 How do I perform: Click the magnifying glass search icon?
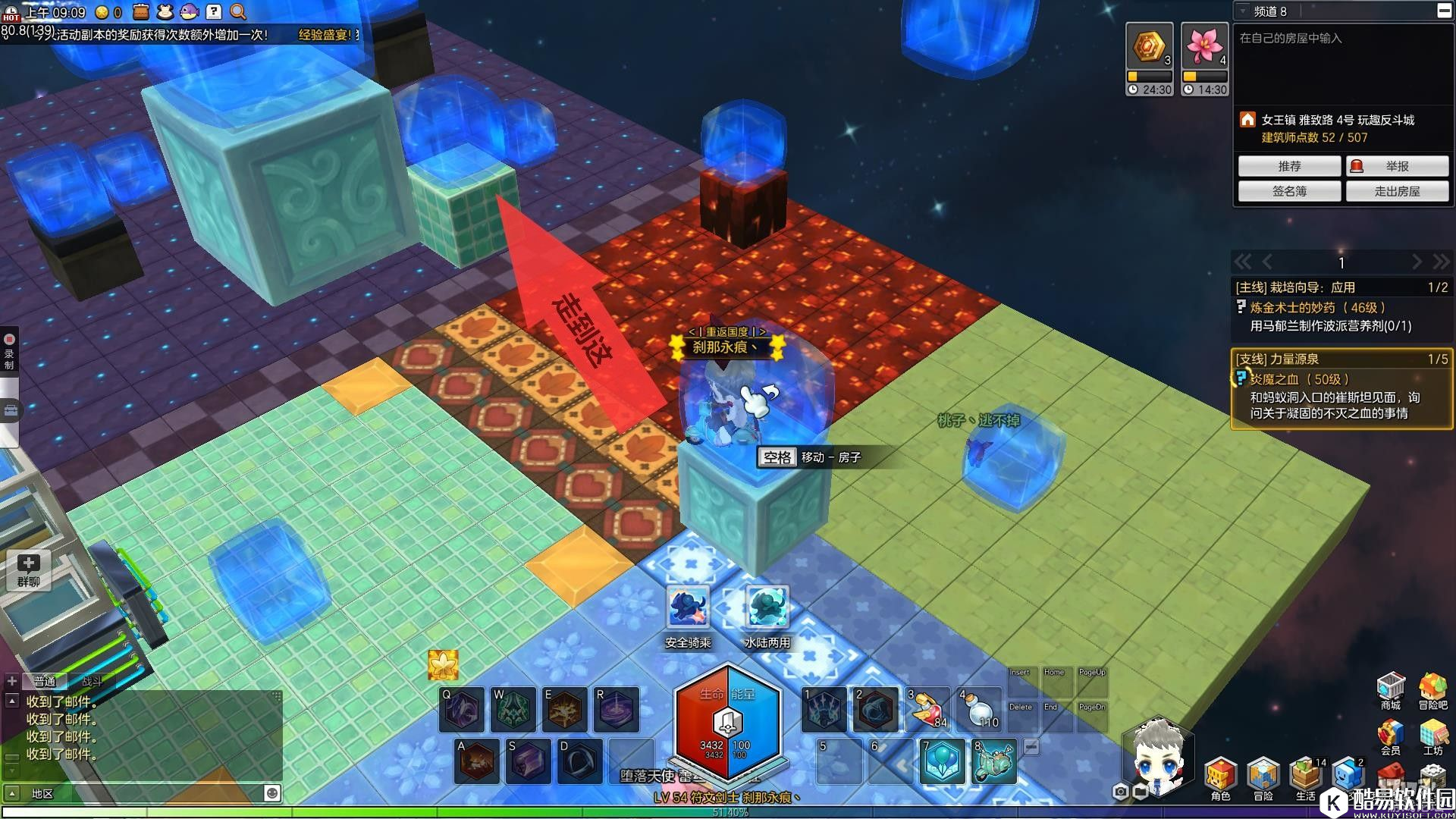click(238, 11)
